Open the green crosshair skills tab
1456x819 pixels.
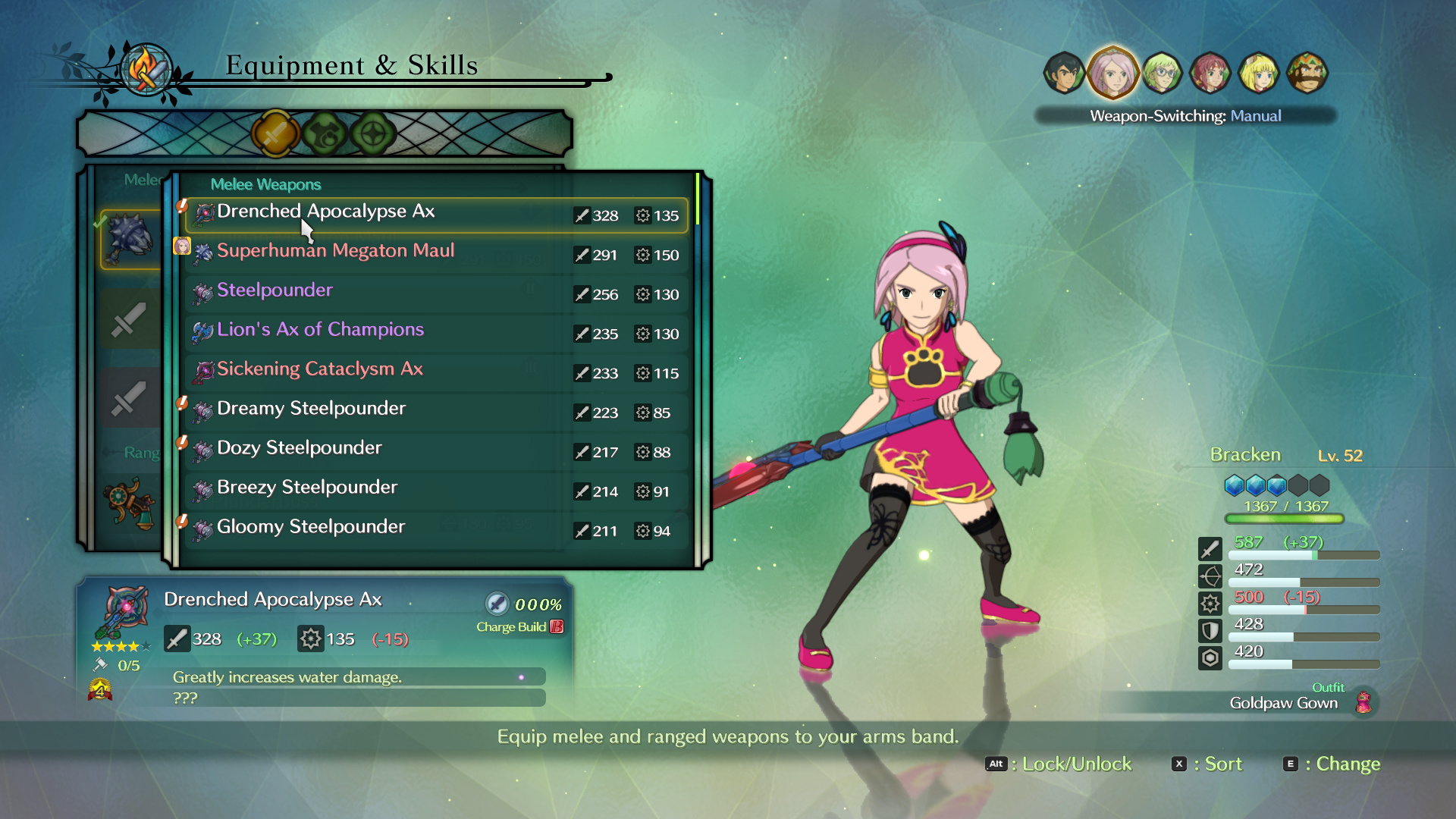pyautogui.click(x=373, y=134)
